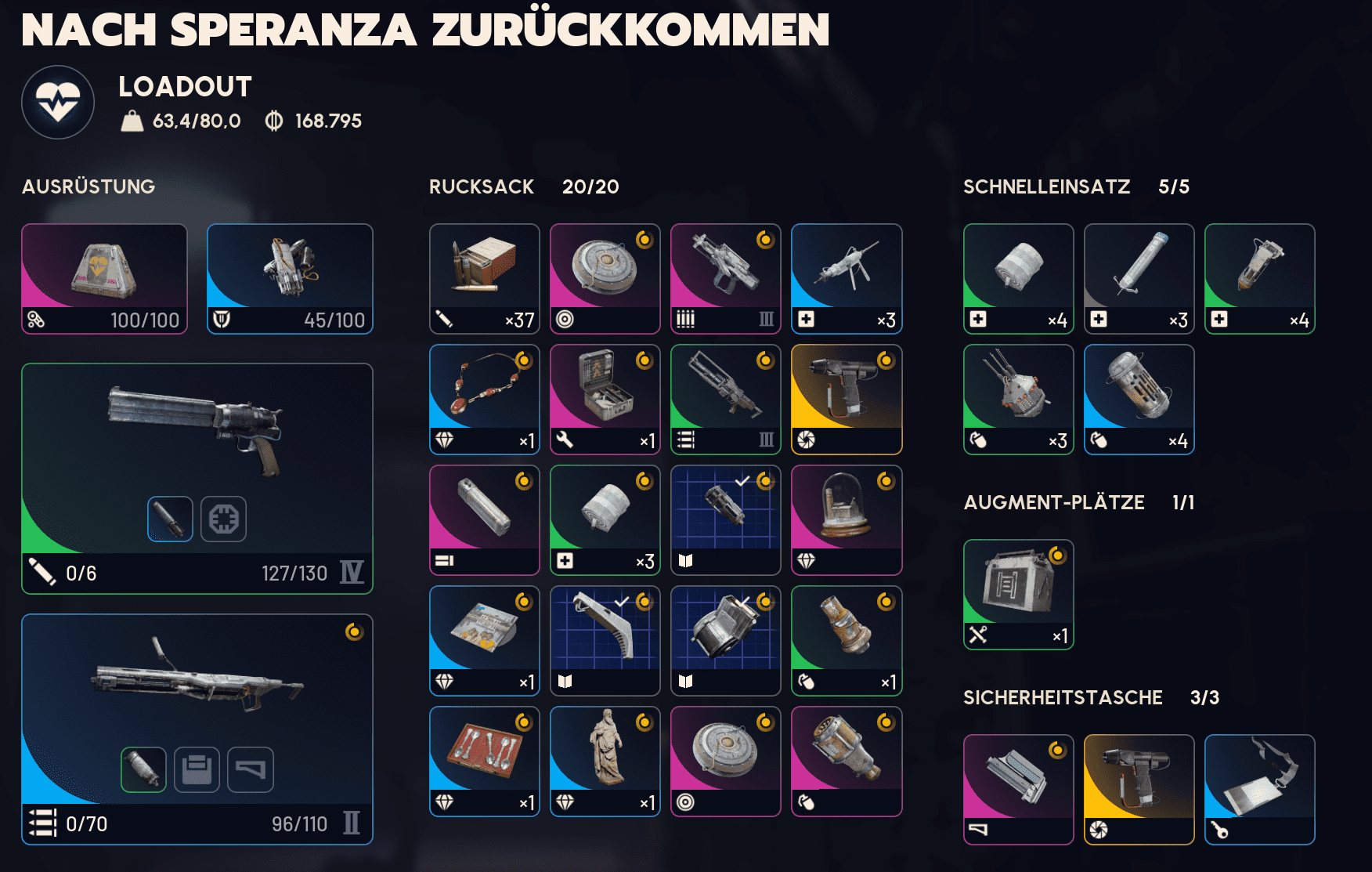
Task: Select the statue collectible in the backpack
Action: 605,760
